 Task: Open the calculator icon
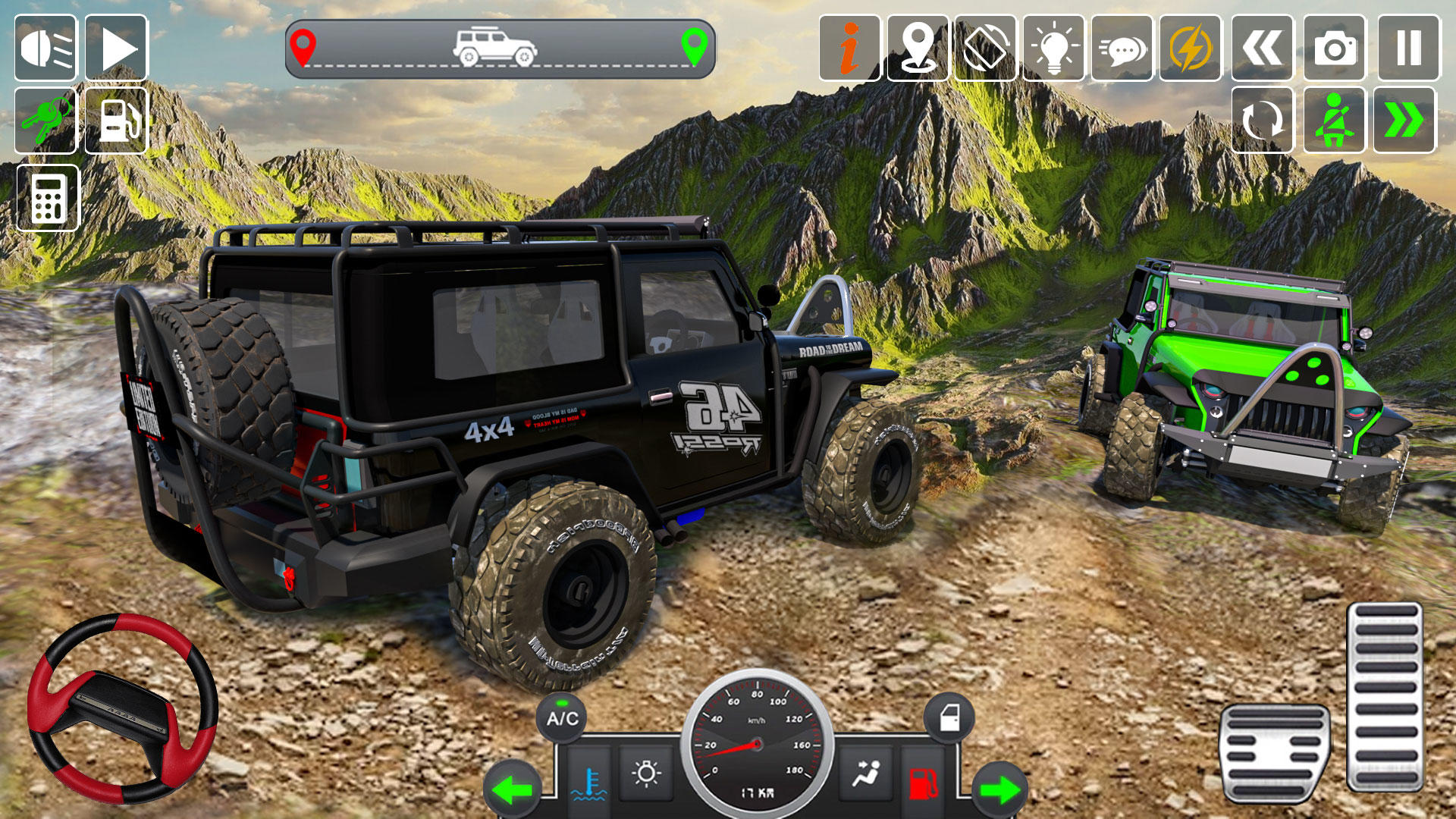coord(47,198)
